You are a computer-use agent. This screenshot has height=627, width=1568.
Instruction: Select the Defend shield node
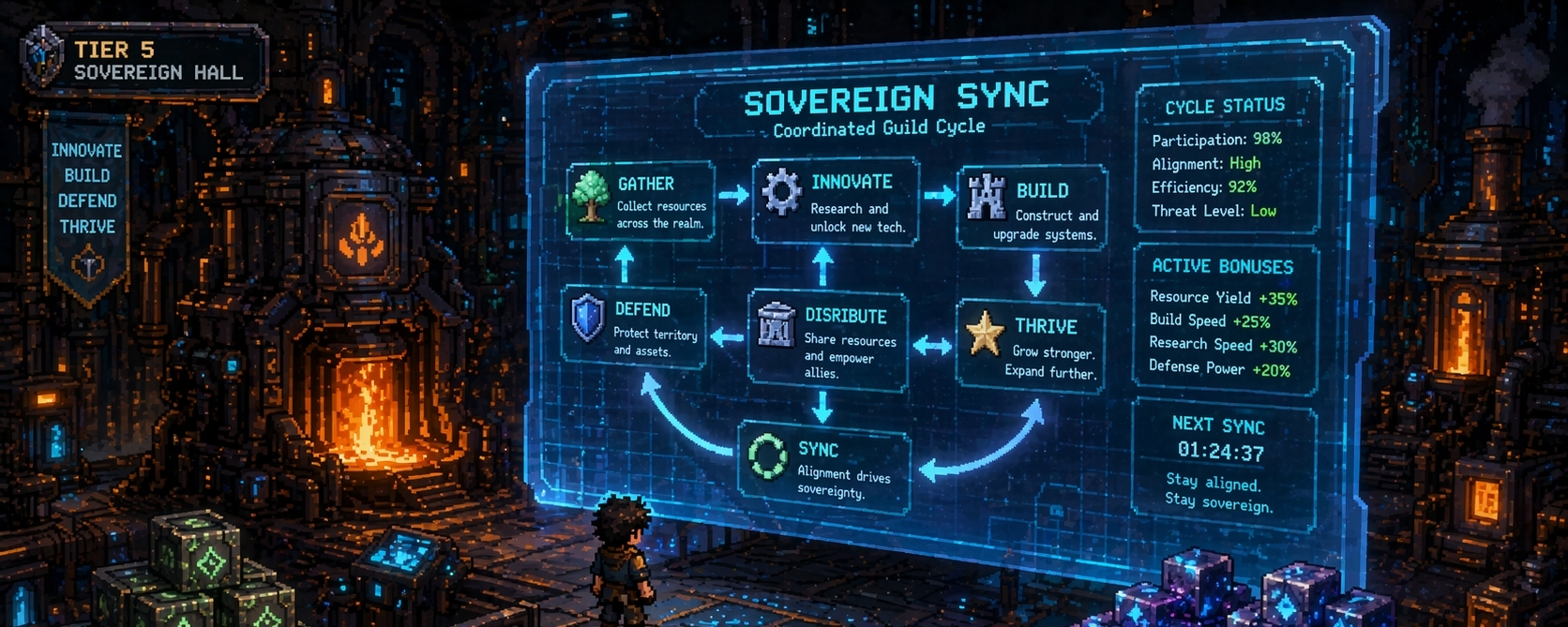pyautogui.click(x=633, y=328)
